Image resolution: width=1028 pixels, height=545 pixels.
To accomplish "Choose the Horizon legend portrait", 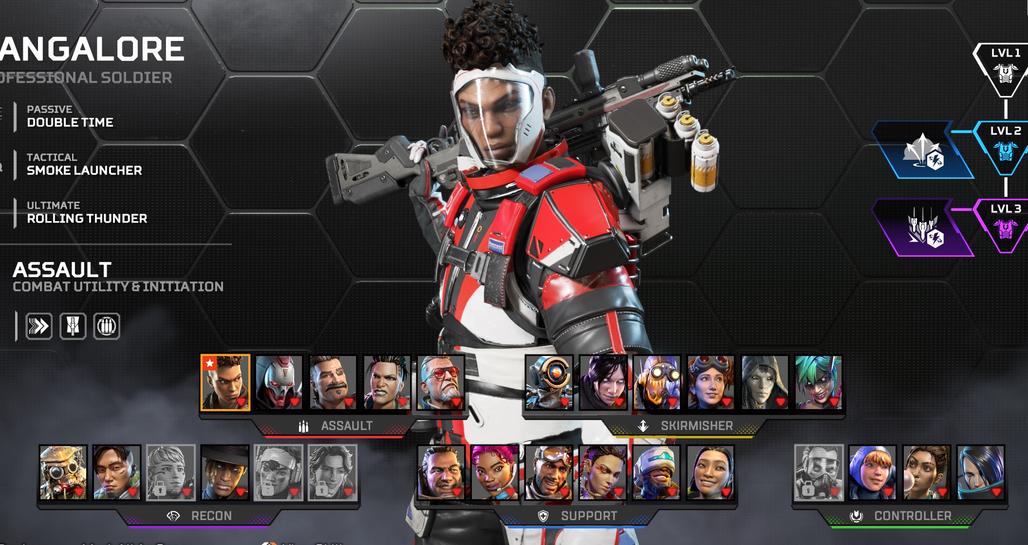I will click(711, 381).
